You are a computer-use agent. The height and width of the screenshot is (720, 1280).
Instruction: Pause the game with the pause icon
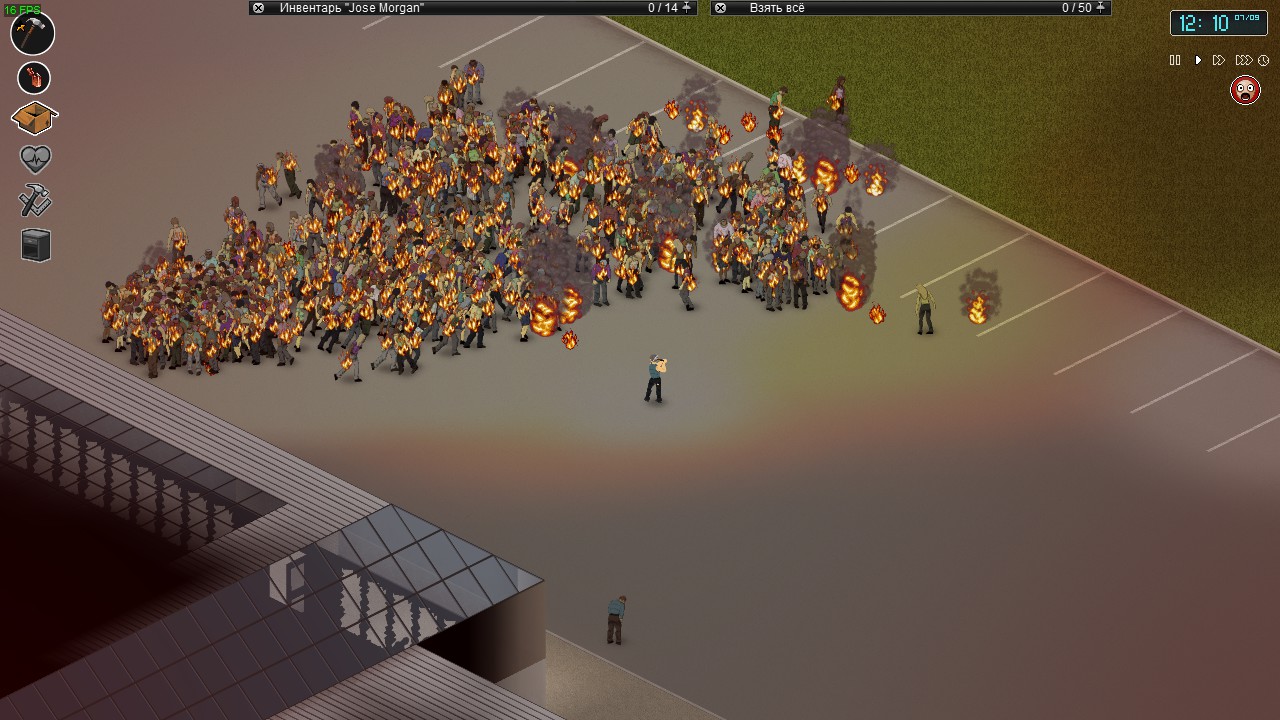pyautogui.click(x=1175, y=60)
